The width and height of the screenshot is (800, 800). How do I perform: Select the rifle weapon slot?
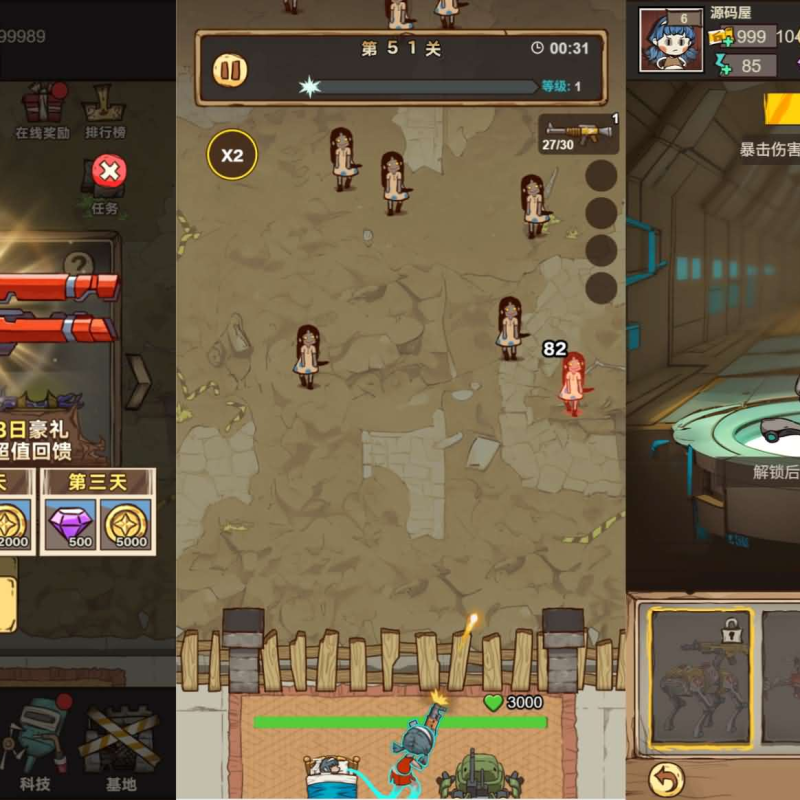579,135
